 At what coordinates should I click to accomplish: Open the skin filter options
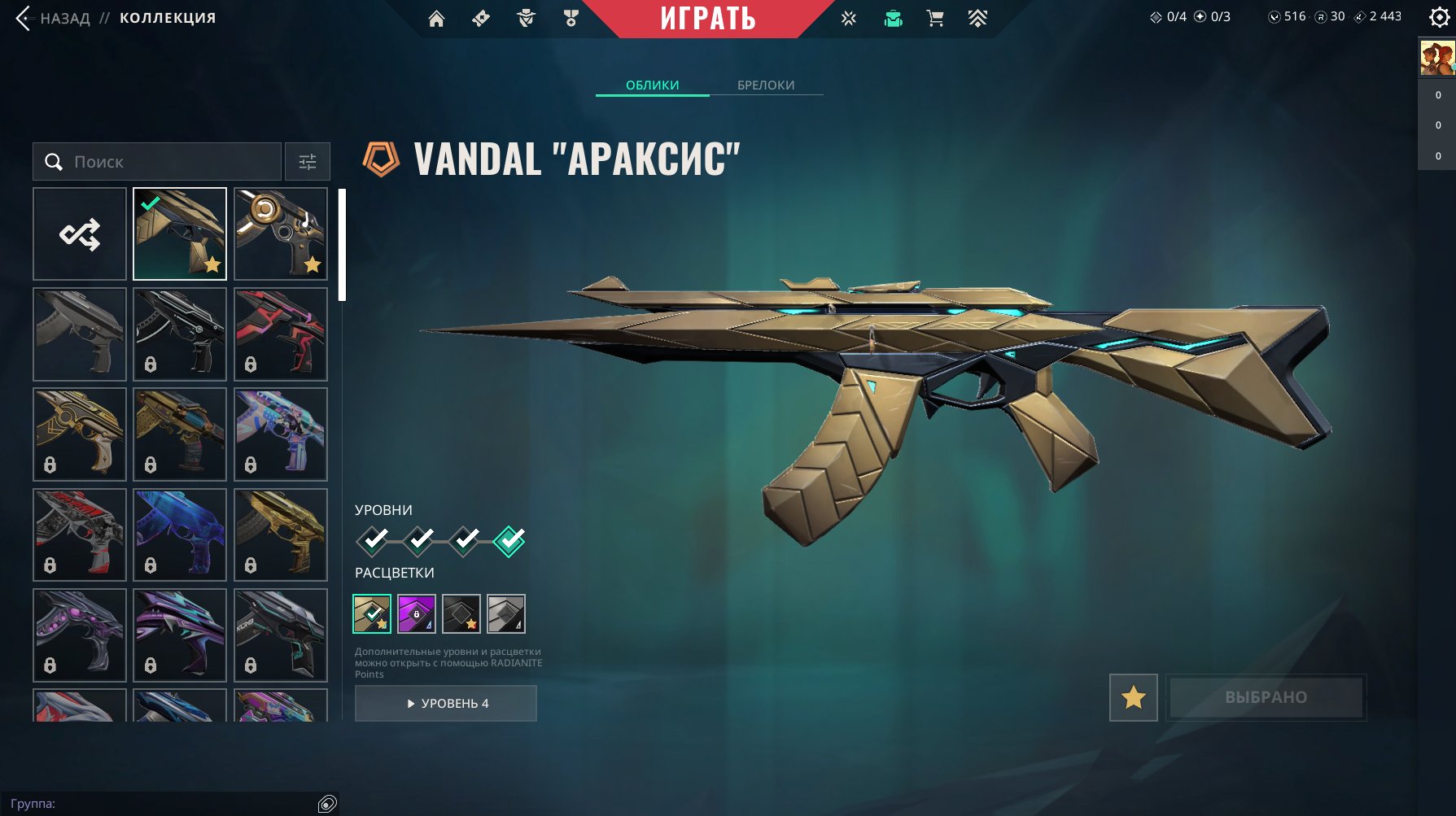(x=308, y=162)
